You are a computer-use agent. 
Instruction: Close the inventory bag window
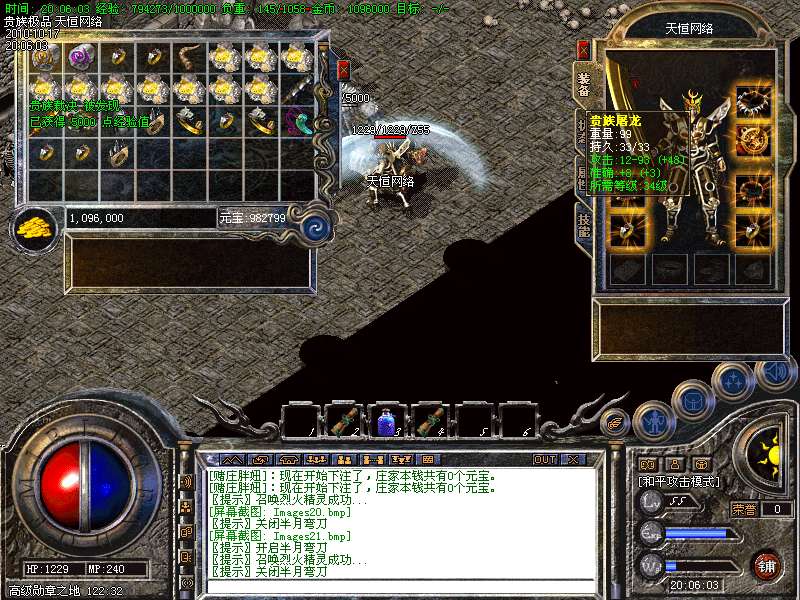[x=343, y=70]
